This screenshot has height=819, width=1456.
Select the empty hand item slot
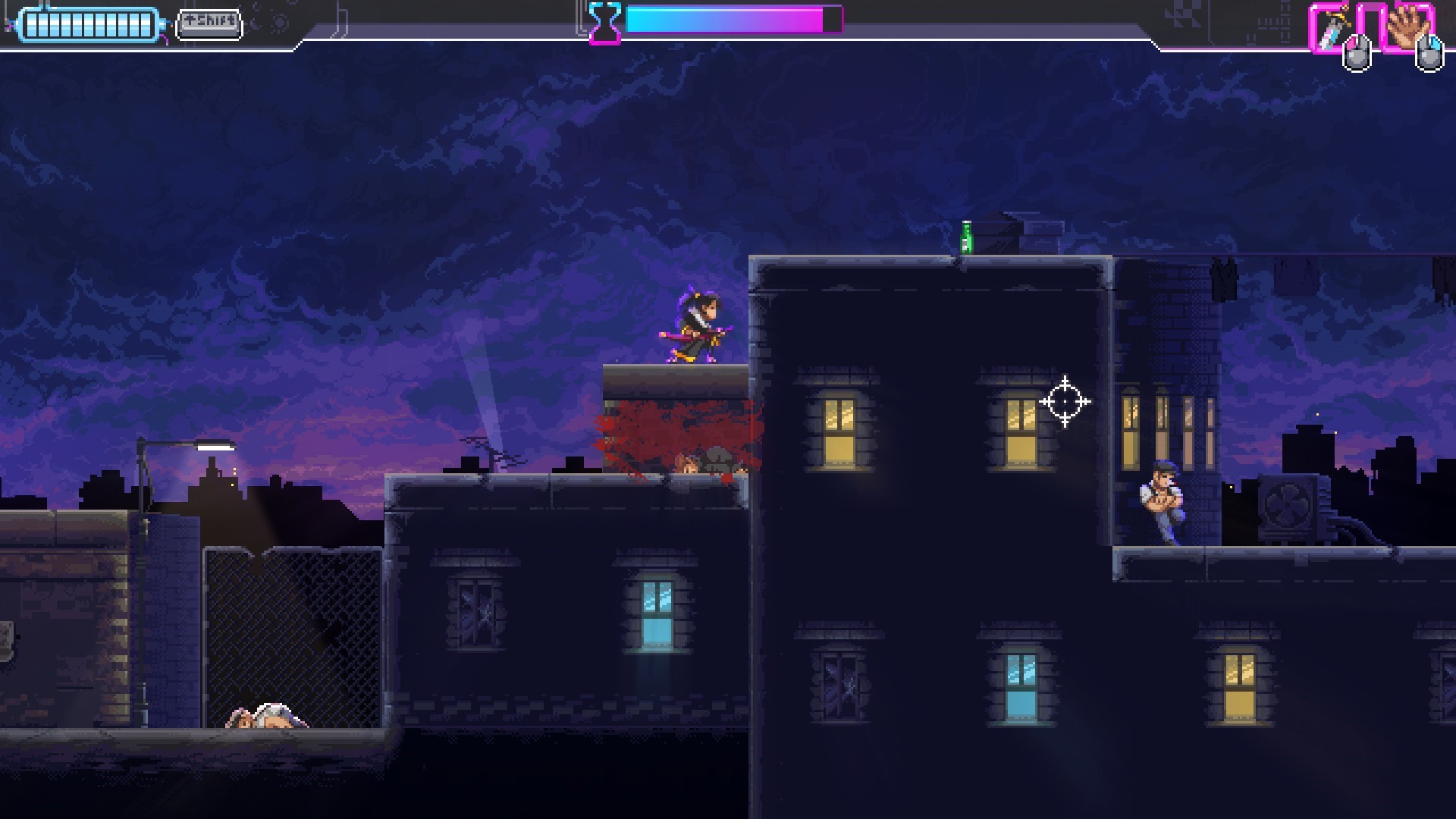1405,29
